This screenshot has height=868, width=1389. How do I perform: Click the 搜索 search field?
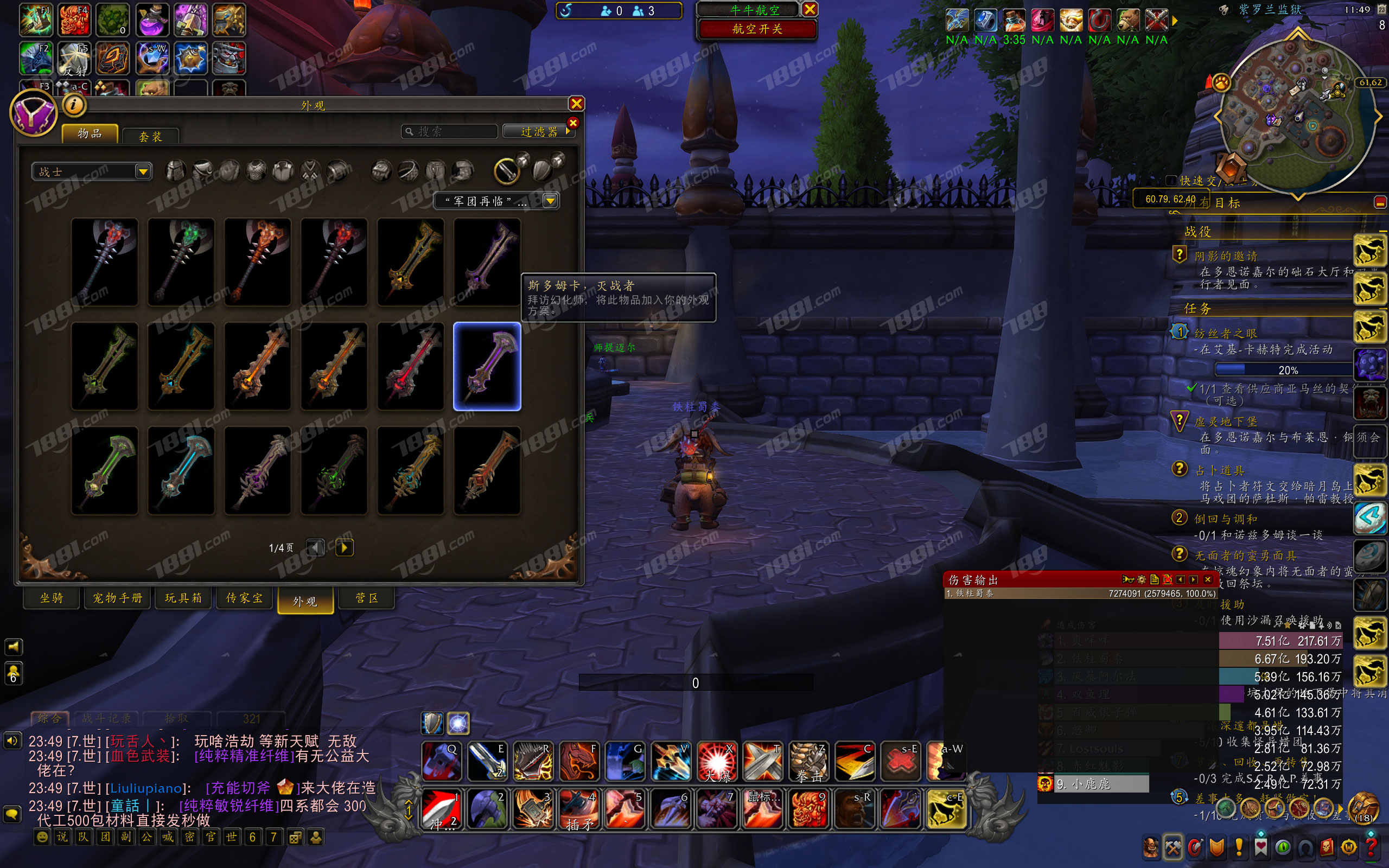(x=449, y=131)
